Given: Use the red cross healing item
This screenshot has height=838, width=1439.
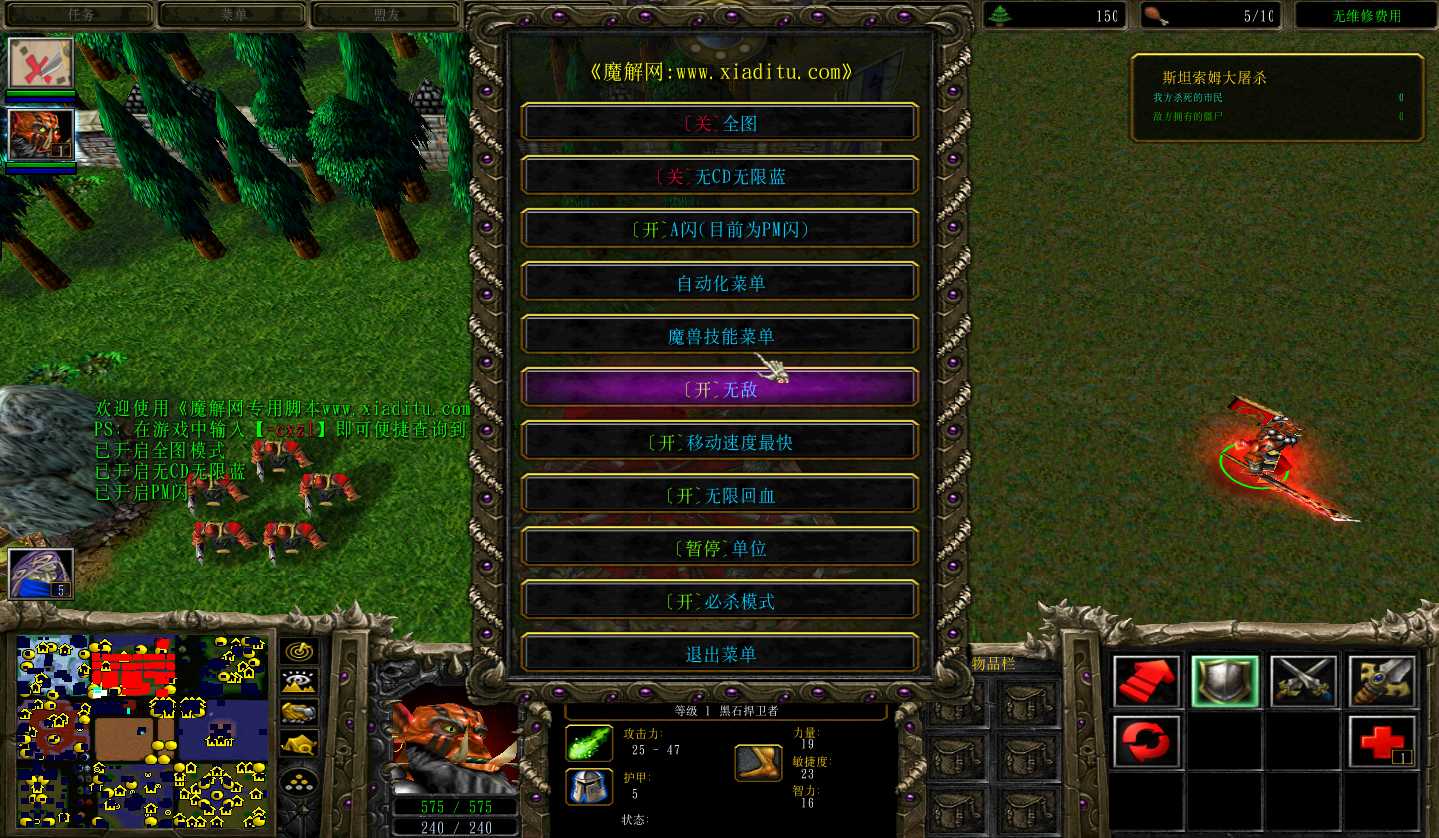Looking at the screenshot, I should pos(1381,740).
